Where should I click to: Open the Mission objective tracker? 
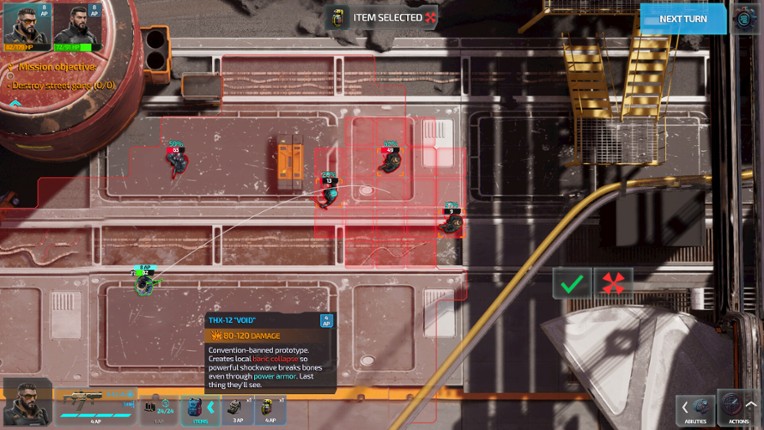click(55, 67)
